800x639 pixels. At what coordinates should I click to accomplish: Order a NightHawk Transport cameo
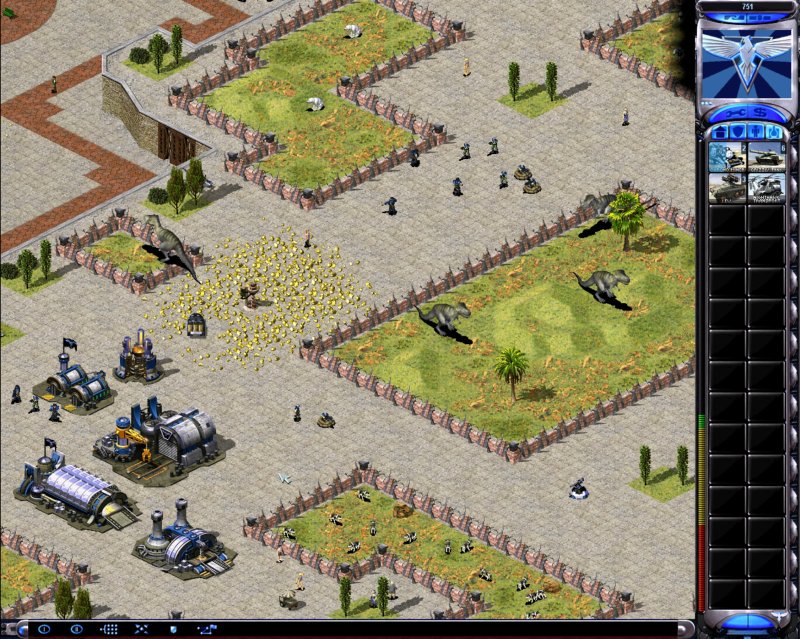(x=767, y=188)
